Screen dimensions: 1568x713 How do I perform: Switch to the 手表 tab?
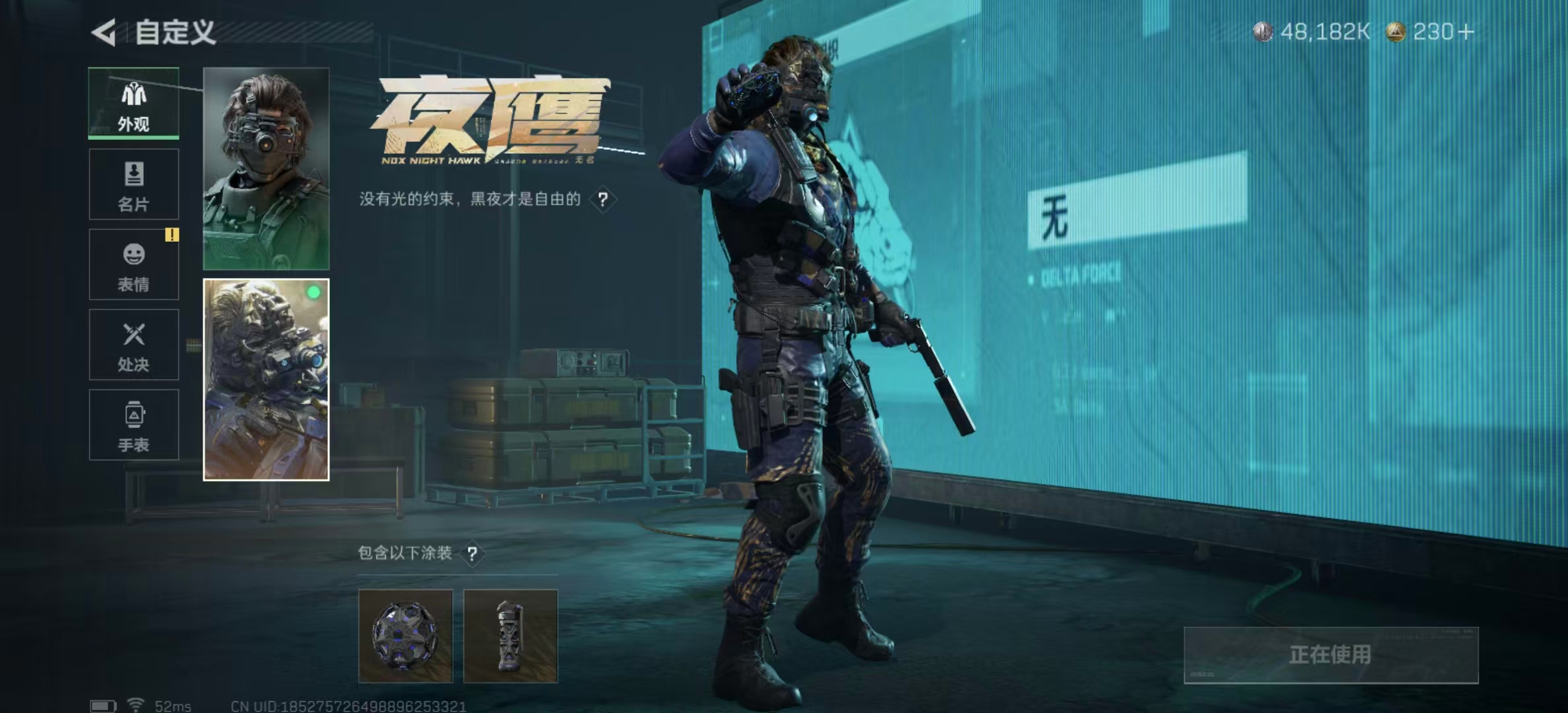pos(134,424)
